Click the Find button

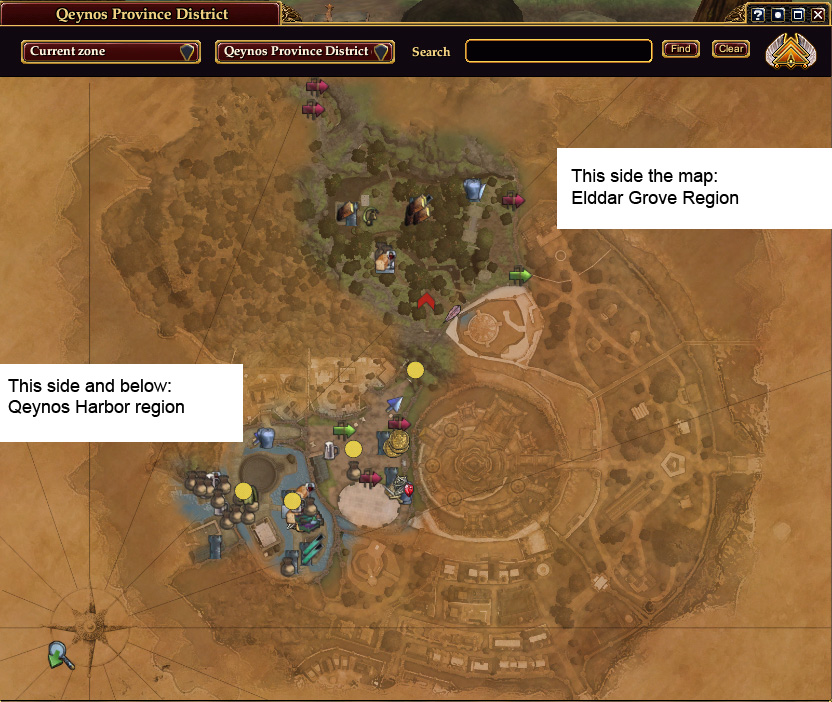coord(680,49)
